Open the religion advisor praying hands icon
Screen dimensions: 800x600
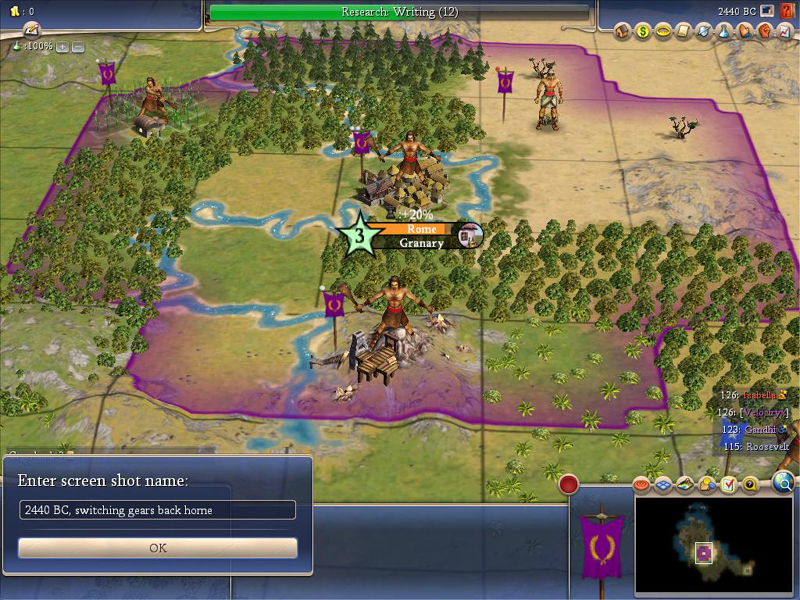(x=724, y=31)
